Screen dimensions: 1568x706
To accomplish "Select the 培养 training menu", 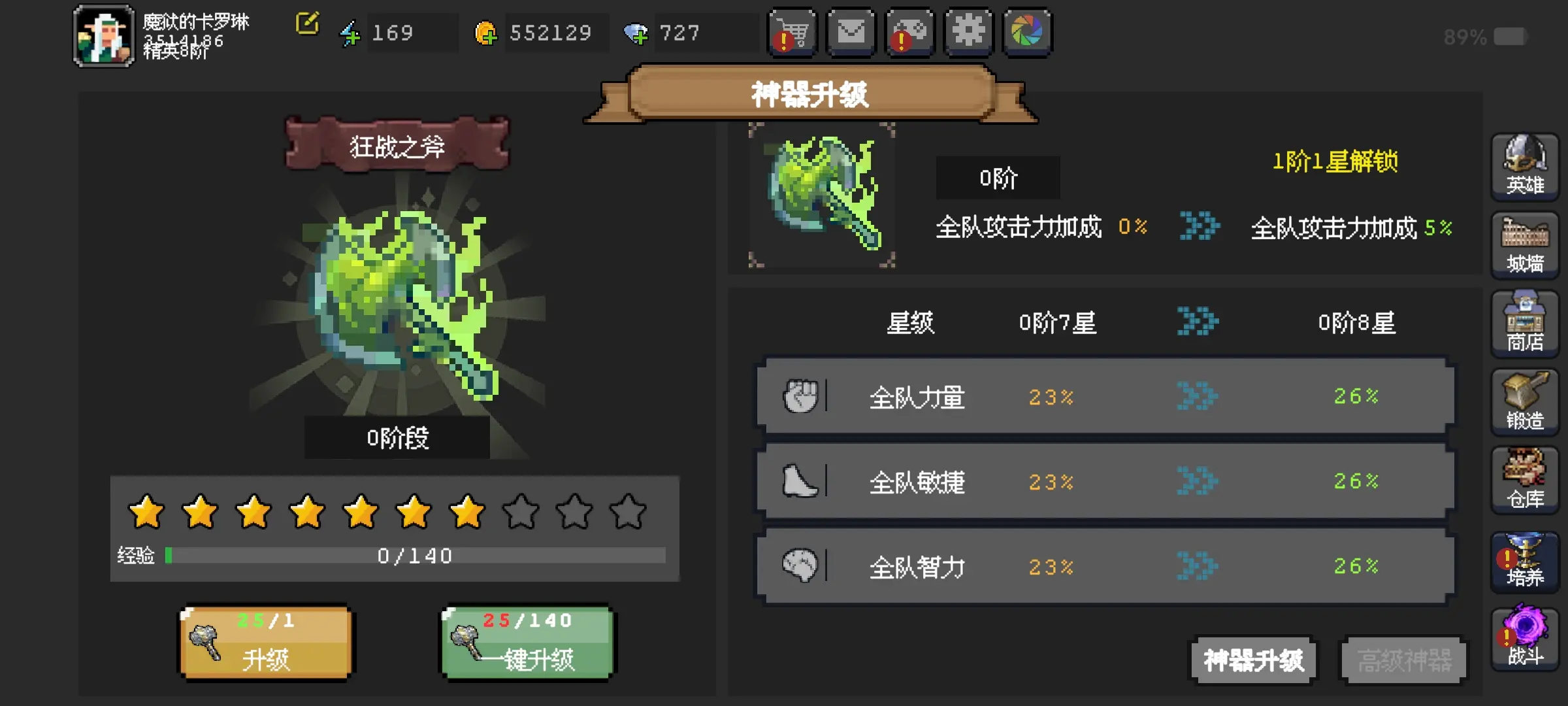I will pyautogui.click(x=1525, y=560).
